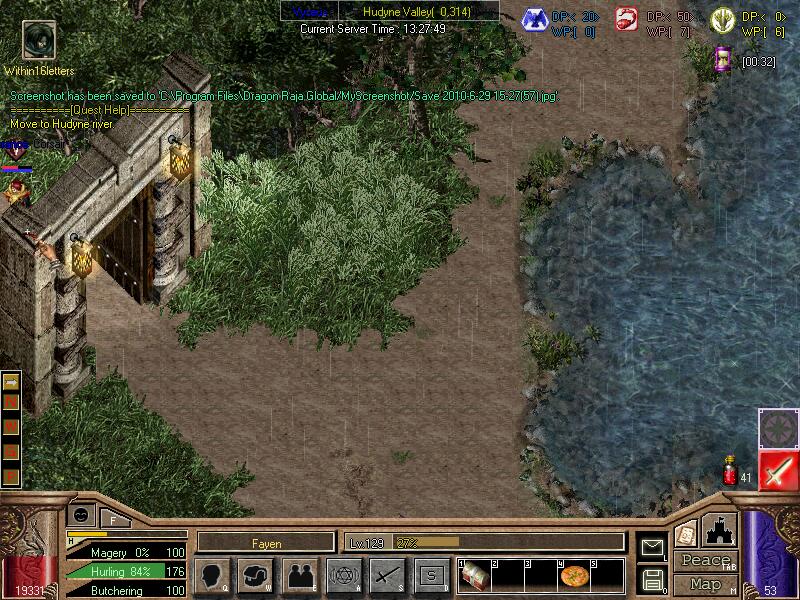The width and height of the screenshot is (800, 600).
Task: Click the sword combat skill button
Action: pyautogui.click(x=387, y=576)
